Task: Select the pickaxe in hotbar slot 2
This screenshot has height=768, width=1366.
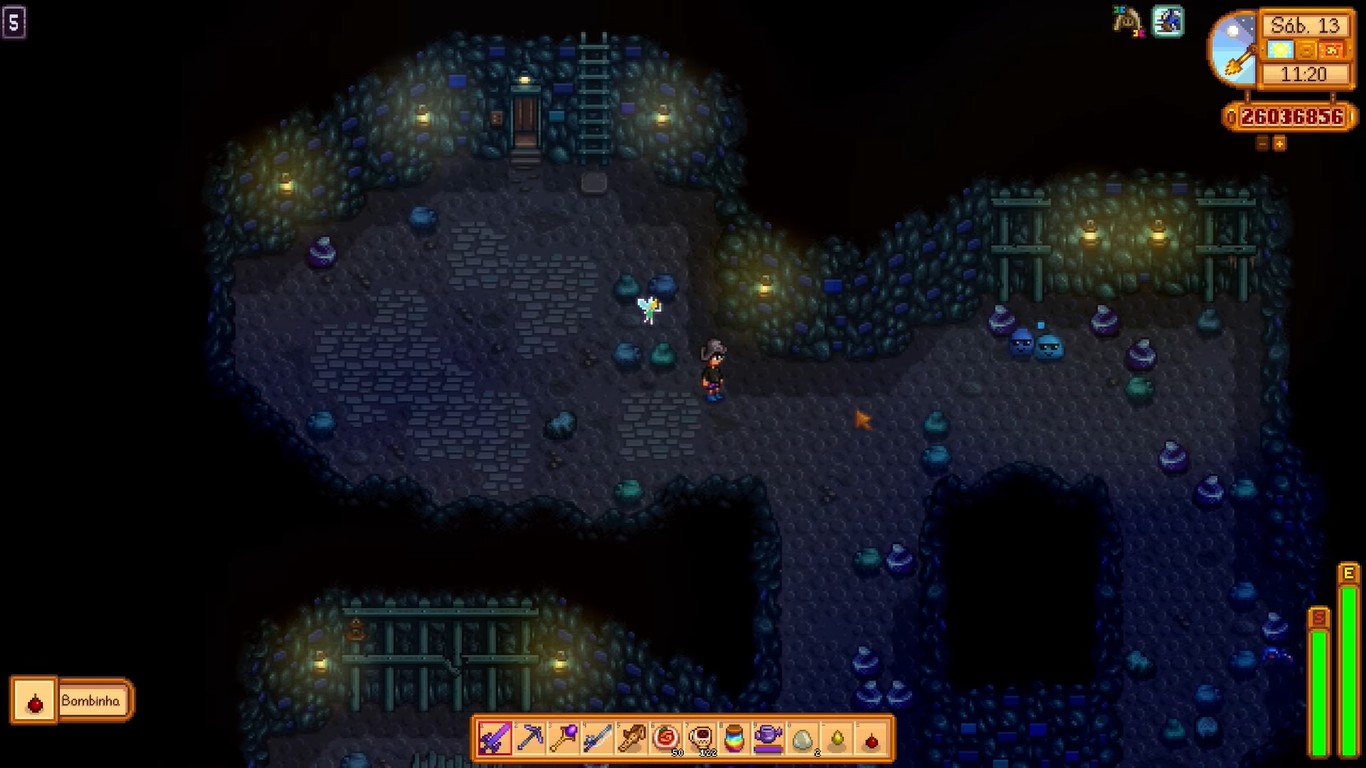Action: pyautogui.click(x=530, y=739)
